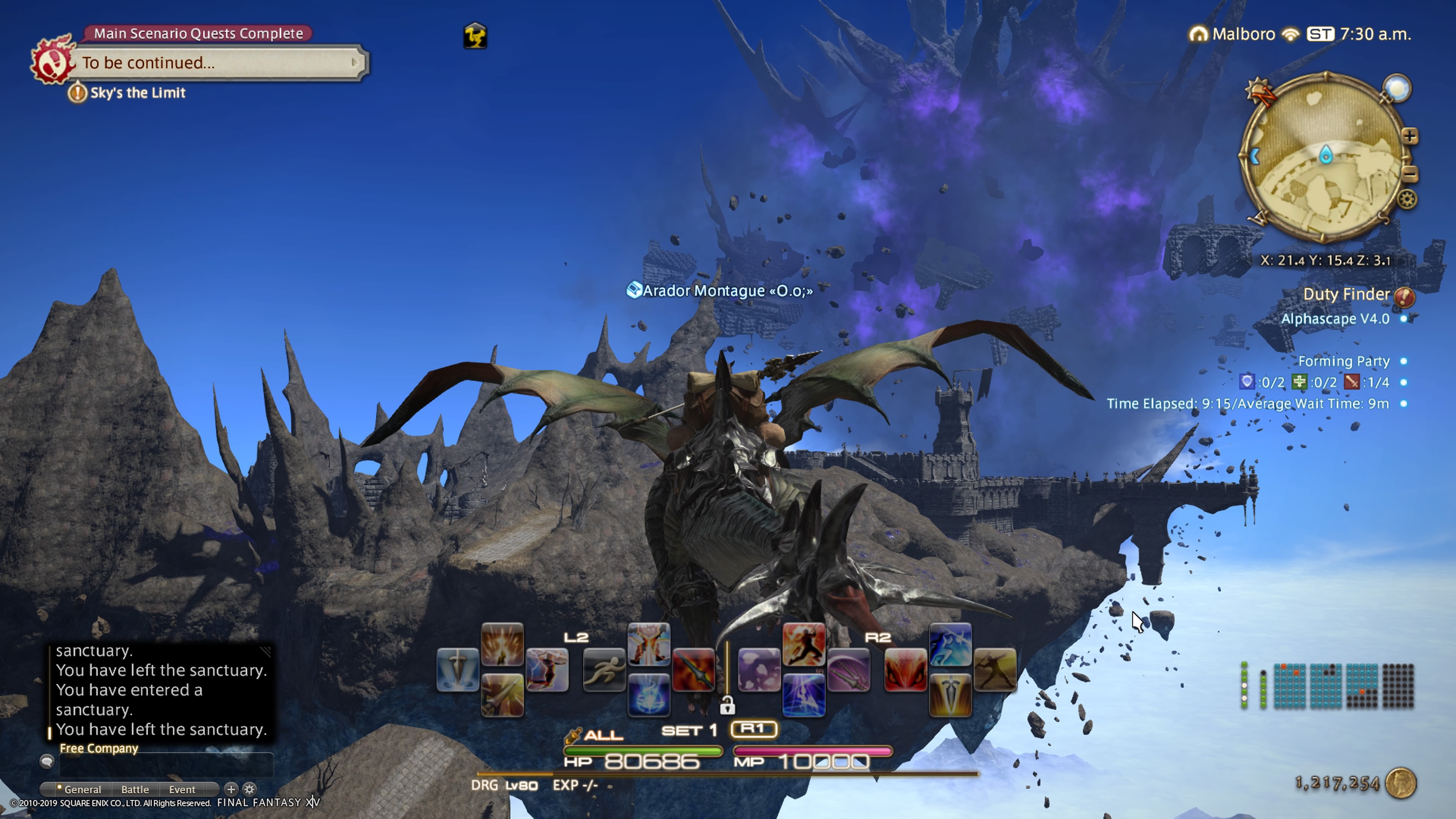Add a new chat tab with plus button
Image resolution: width=1456 pixels, height=819 pixels.
click(x=231, y=789)
